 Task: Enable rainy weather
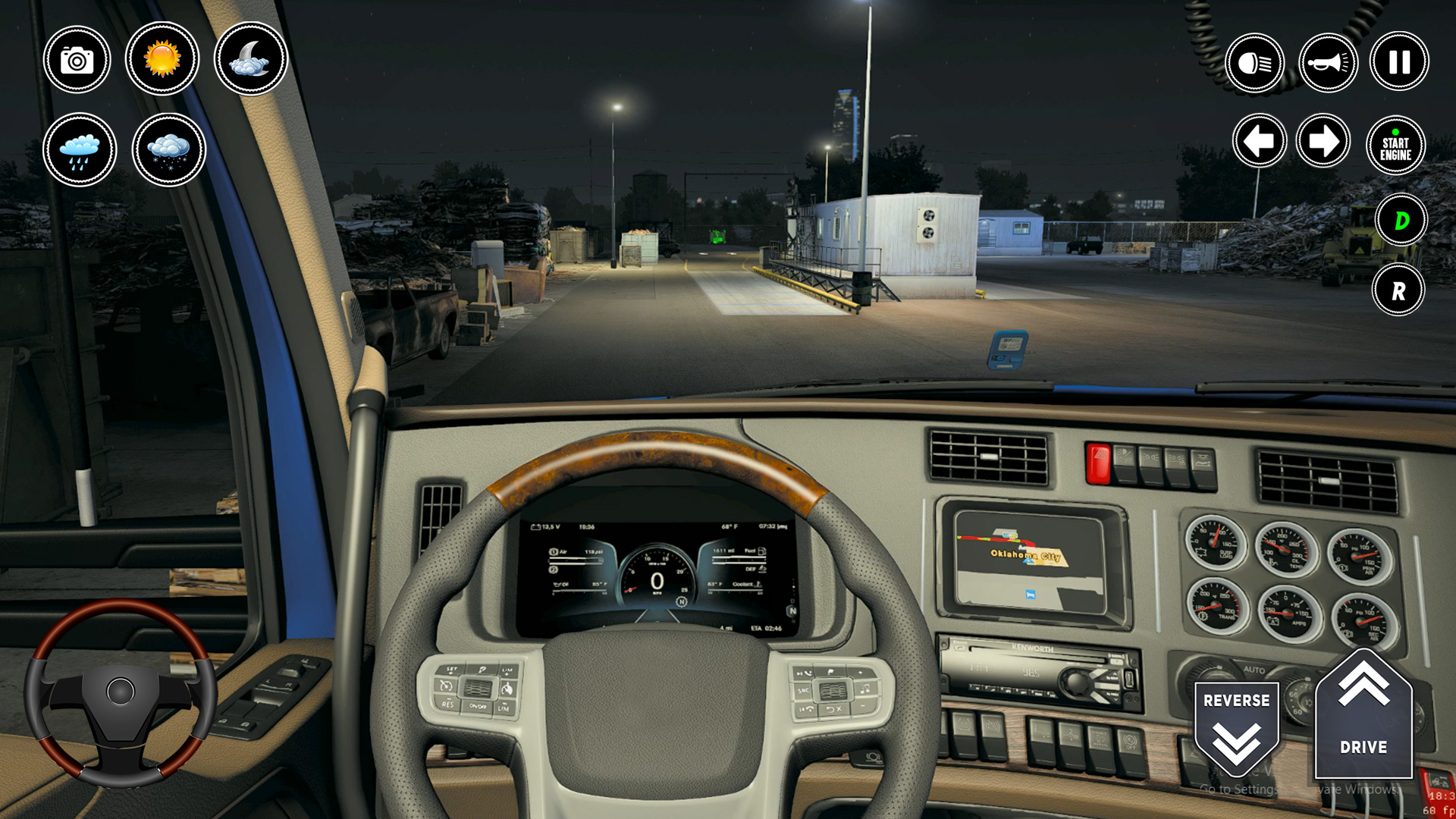78,149
